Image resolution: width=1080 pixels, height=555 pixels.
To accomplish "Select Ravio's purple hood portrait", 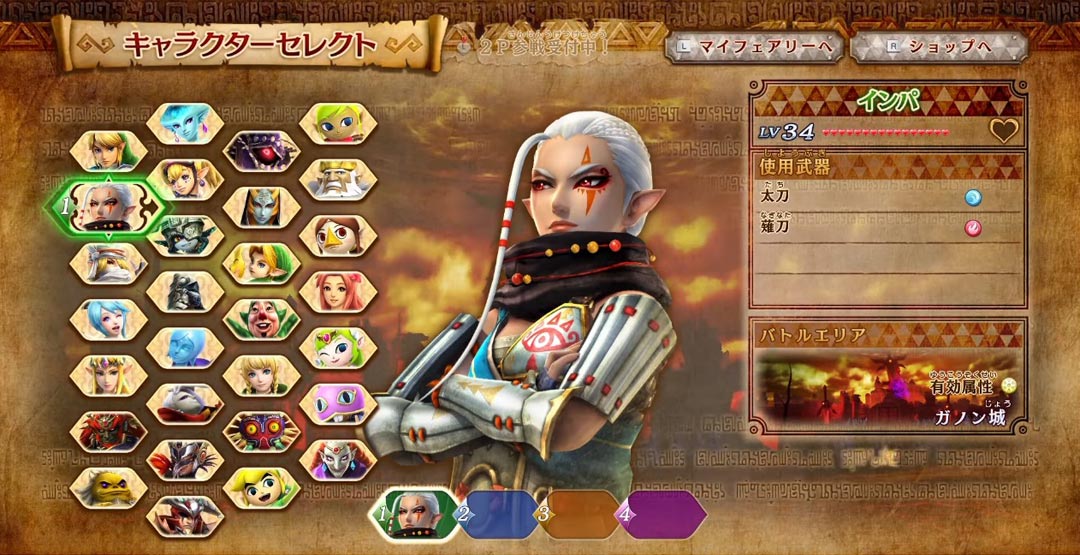I will tap(338, 403).
